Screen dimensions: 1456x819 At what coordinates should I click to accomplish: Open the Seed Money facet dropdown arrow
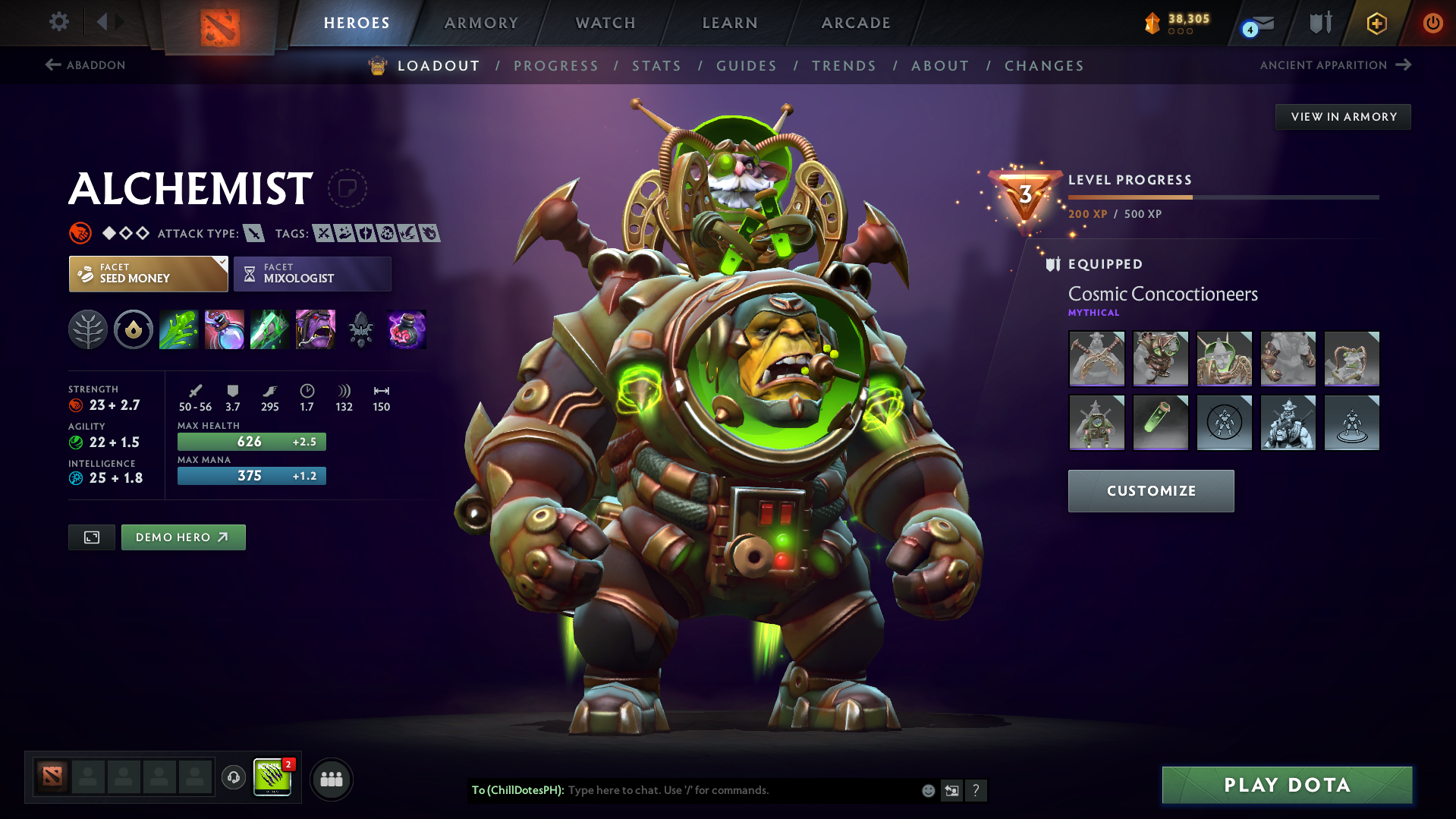point(221,262)
